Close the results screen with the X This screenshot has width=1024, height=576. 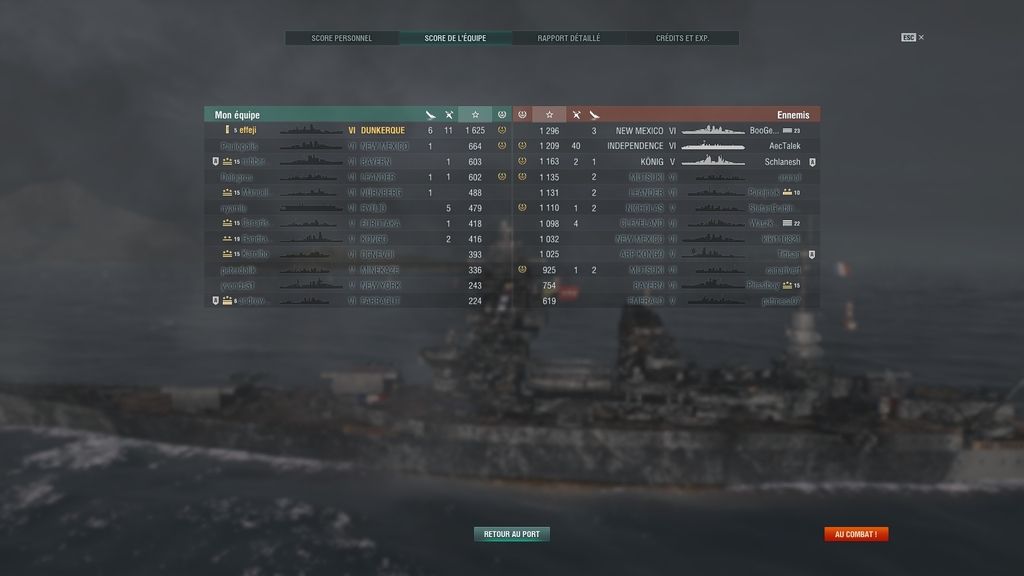[921, 38]
